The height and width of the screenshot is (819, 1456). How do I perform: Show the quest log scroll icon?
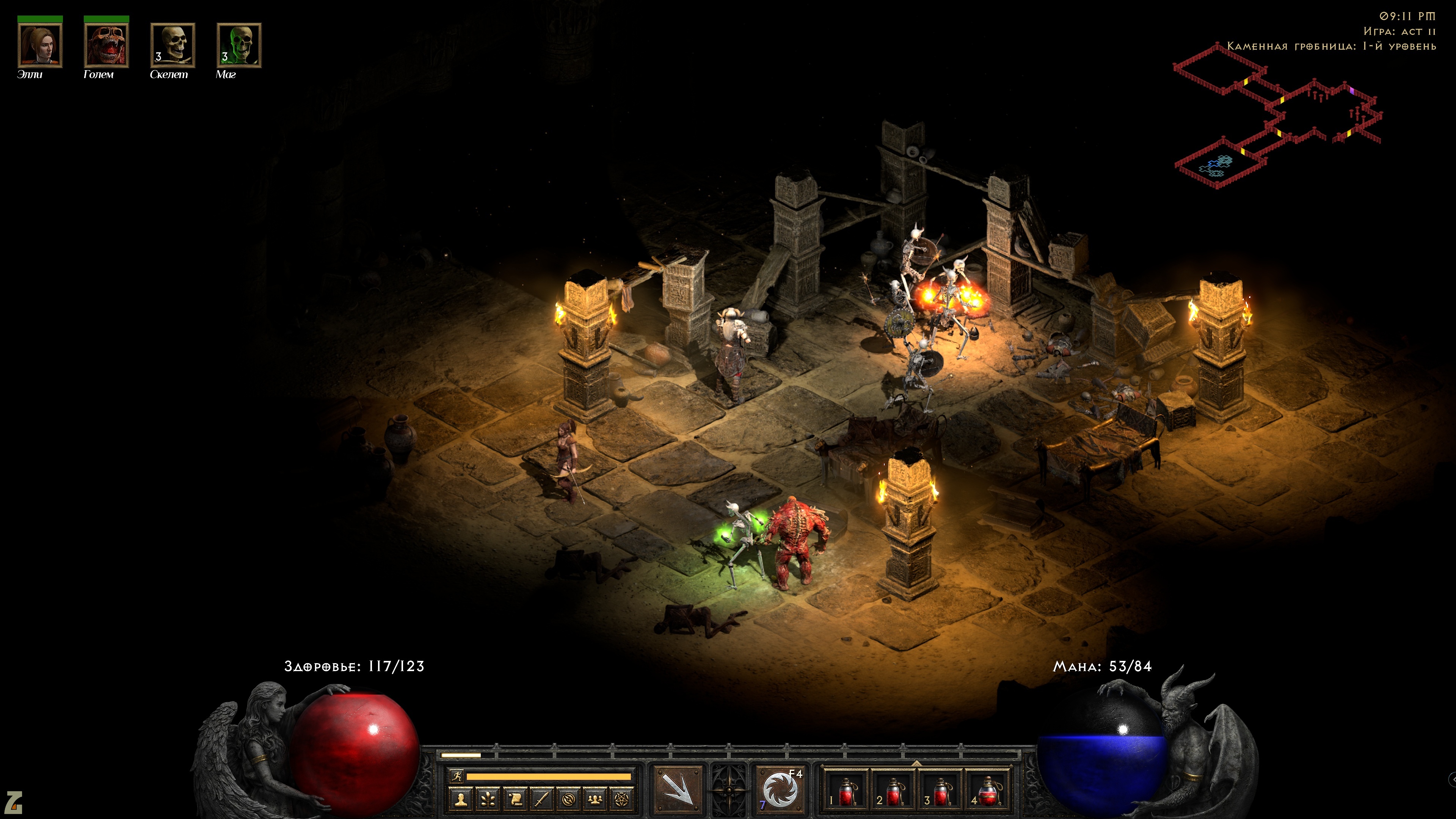(x=515, y=799)
